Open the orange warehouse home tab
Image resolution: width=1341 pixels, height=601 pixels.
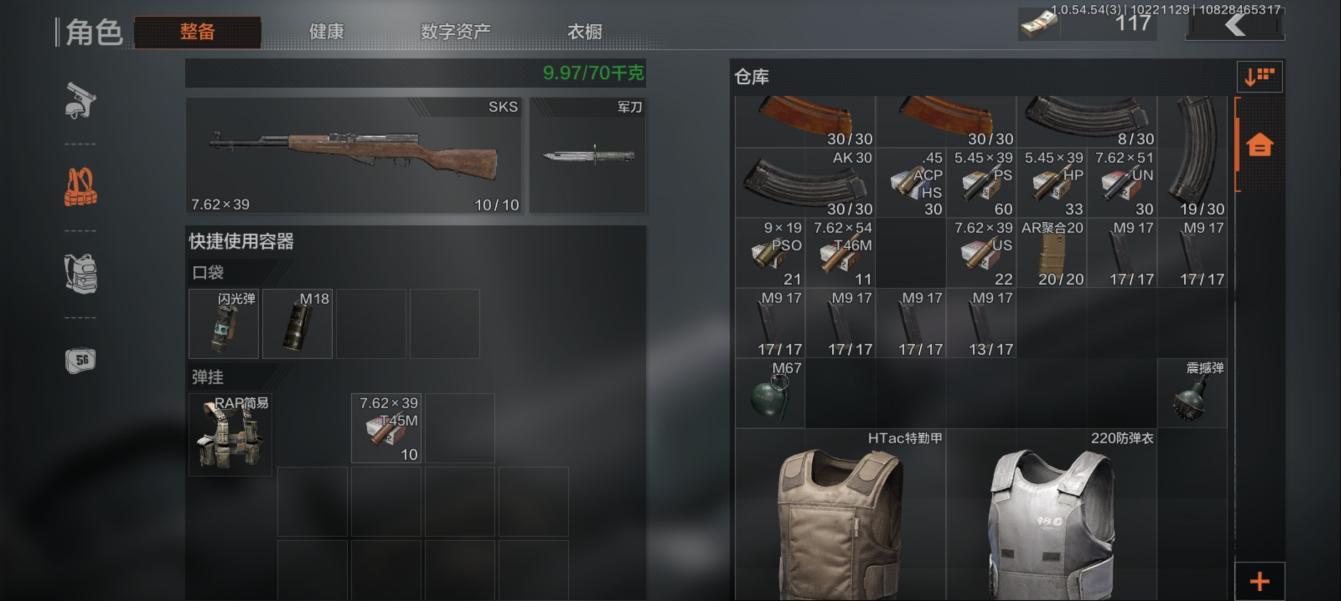1259,145
